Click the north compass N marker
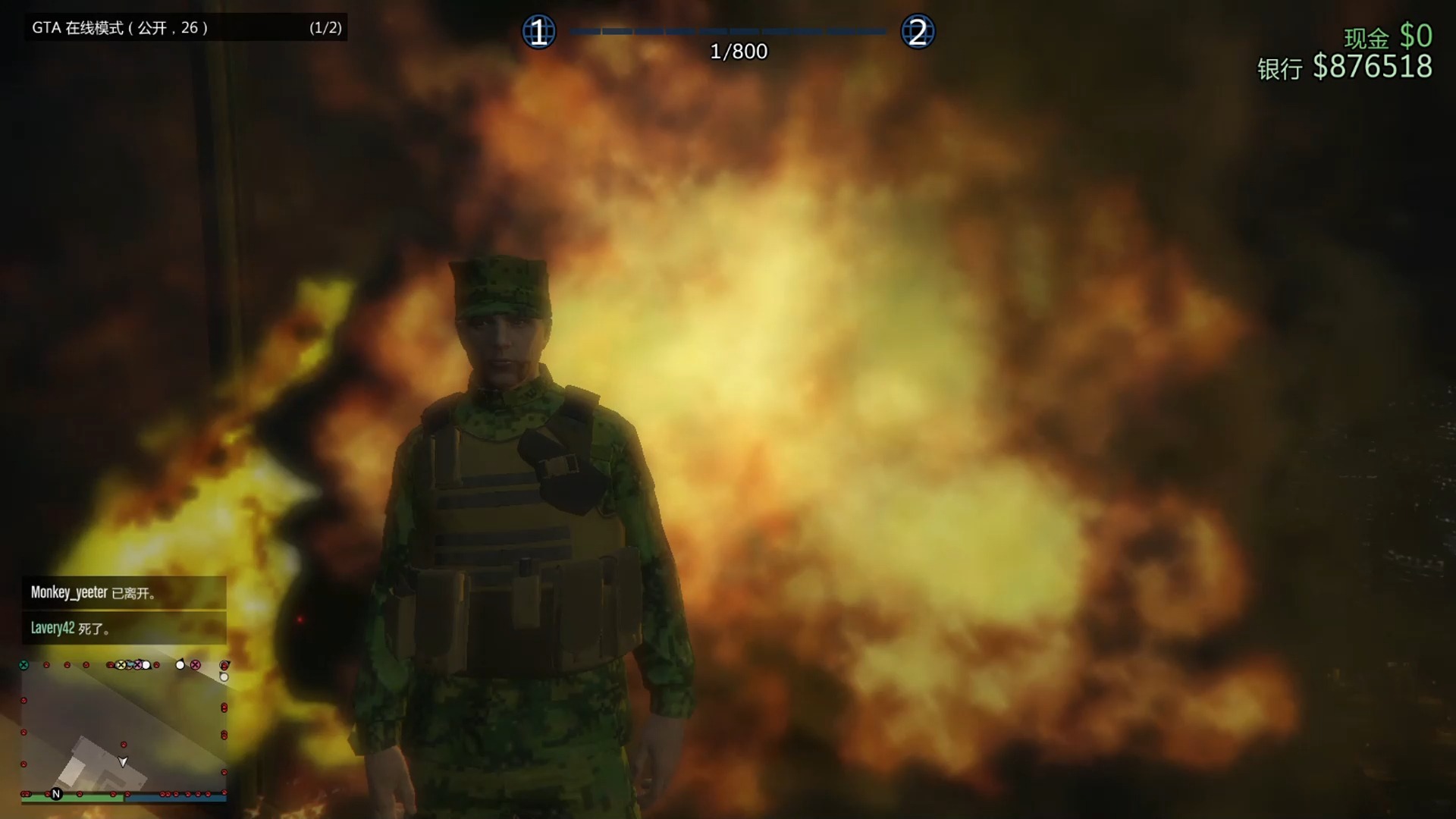 [x=56, y=793]
